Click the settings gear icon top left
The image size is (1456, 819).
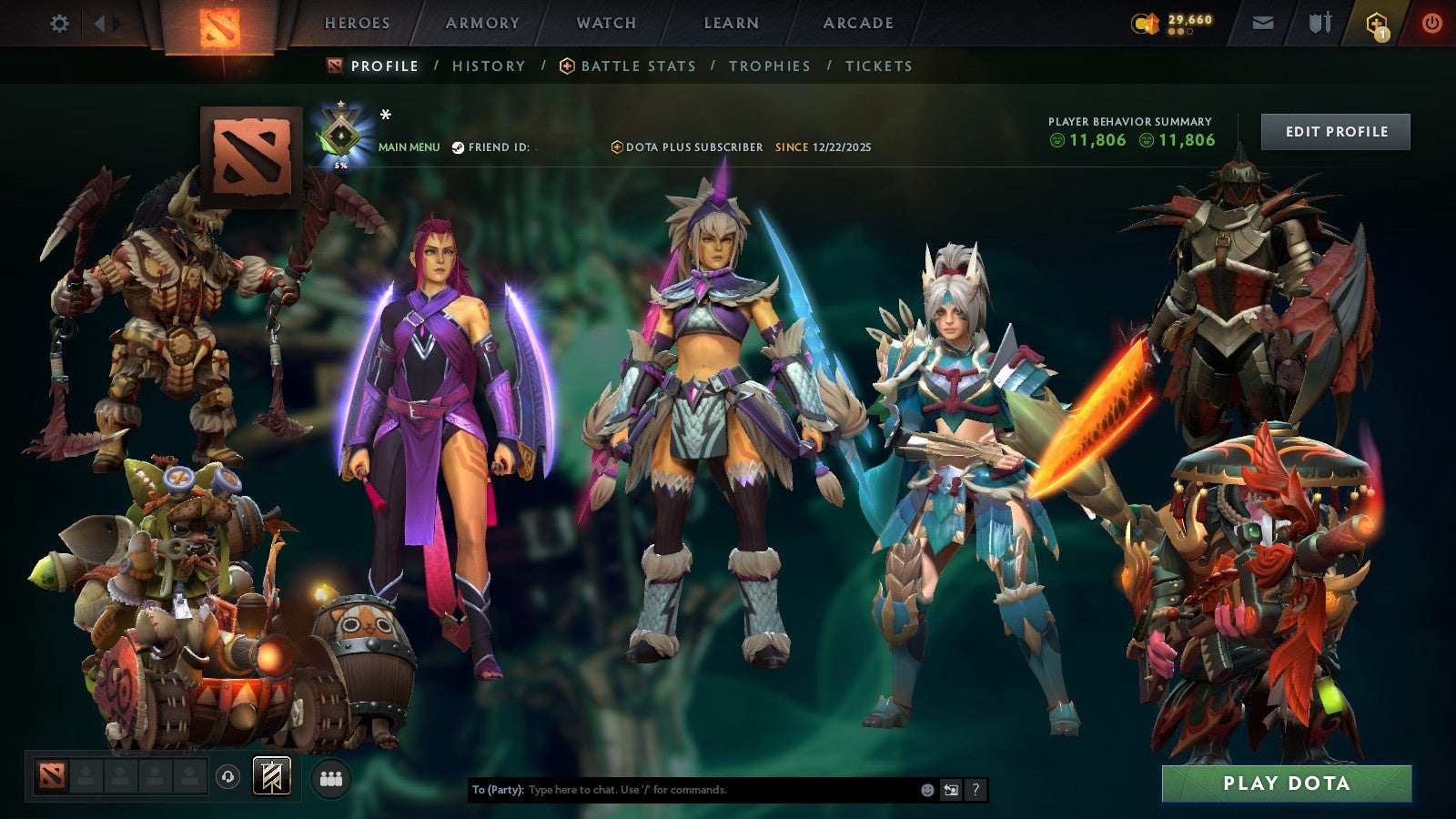(x=60, y=24)
